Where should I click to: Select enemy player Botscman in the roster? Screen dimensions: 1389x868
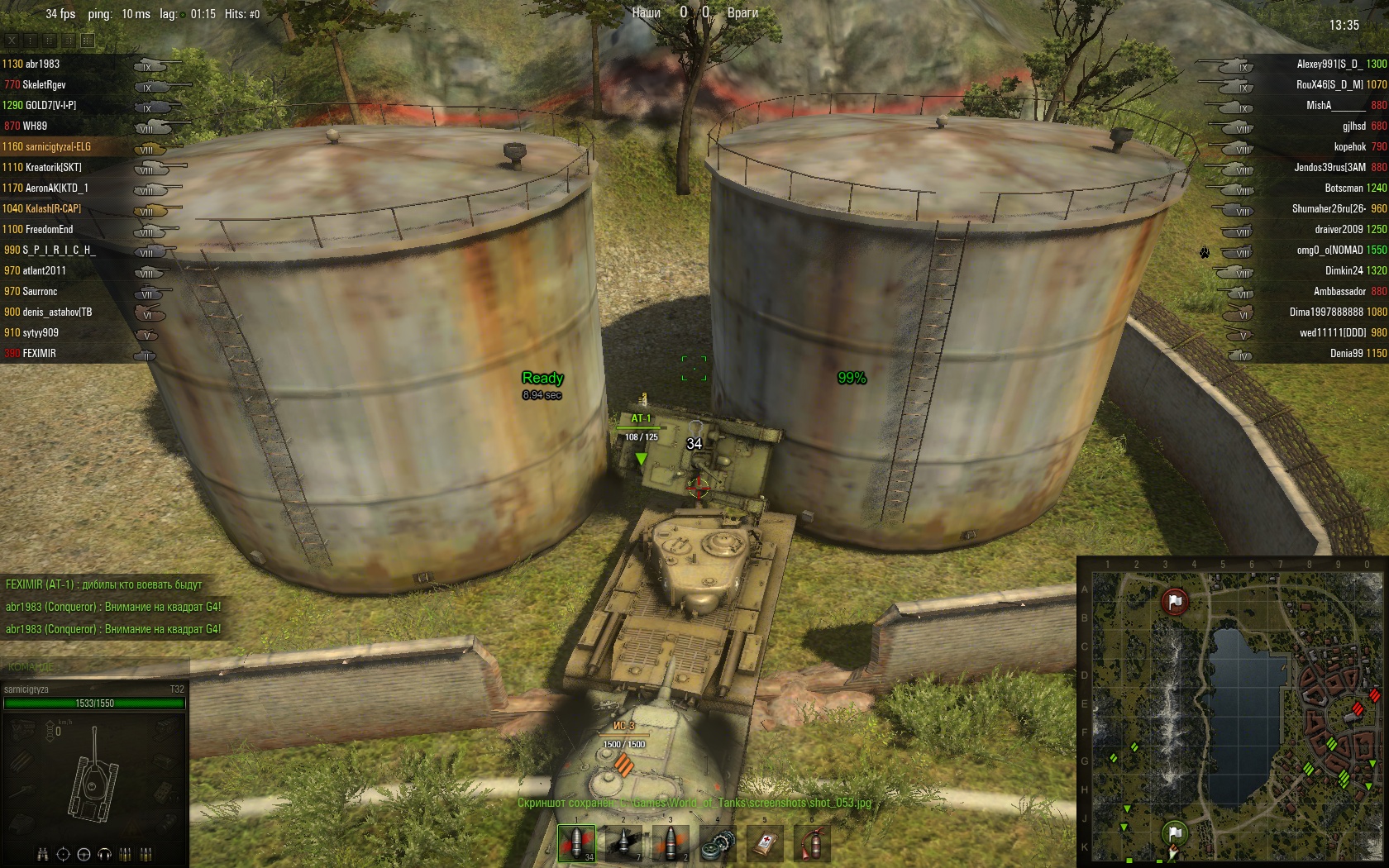[1344, 188]
